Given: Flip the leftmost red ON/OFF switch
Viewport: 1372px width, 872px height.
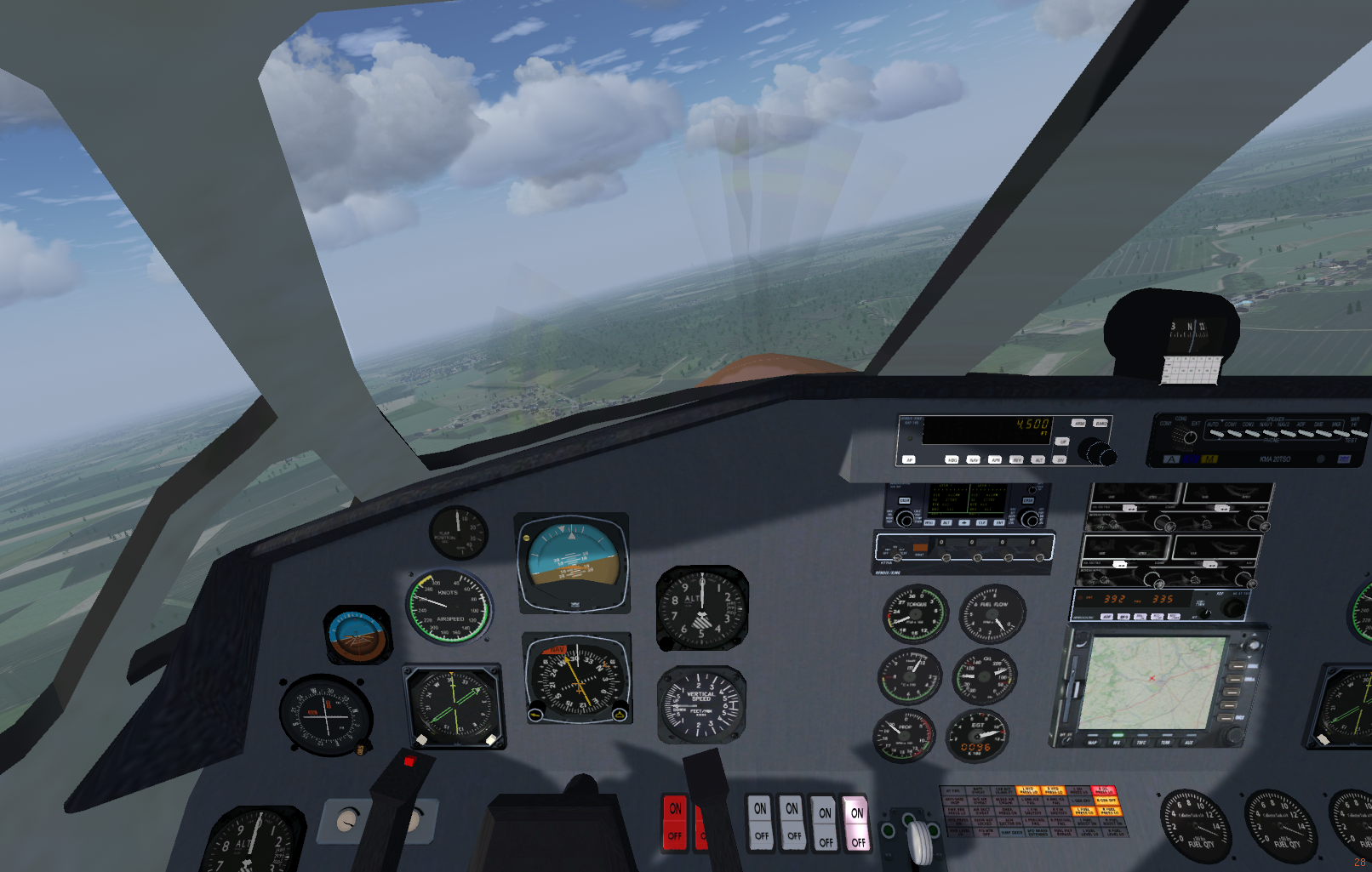Looking at the screenshot, I should click(675, 822).
